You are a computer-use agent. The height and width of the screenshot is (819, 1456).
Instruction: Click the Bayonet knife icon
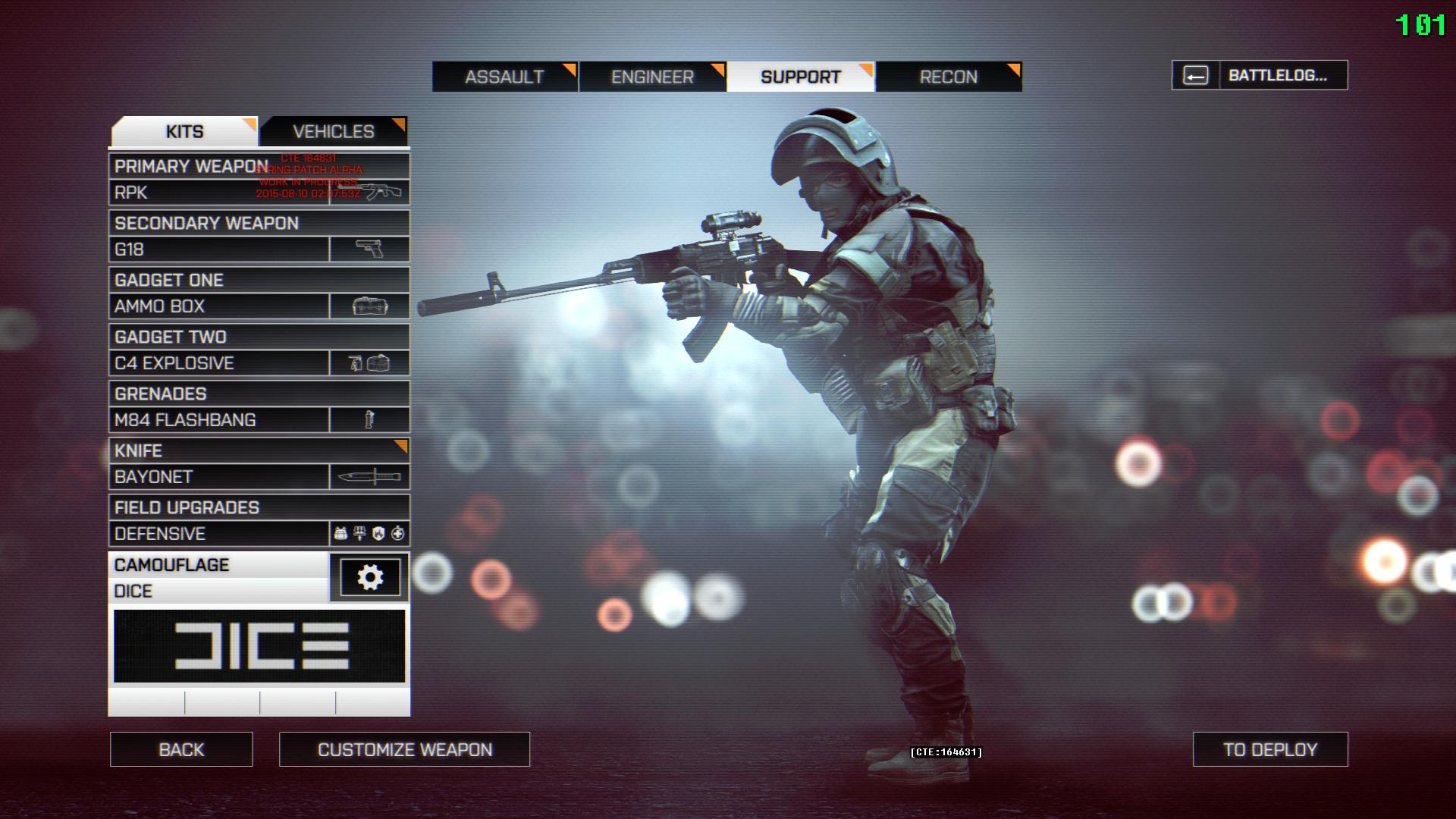pos(369,476)
